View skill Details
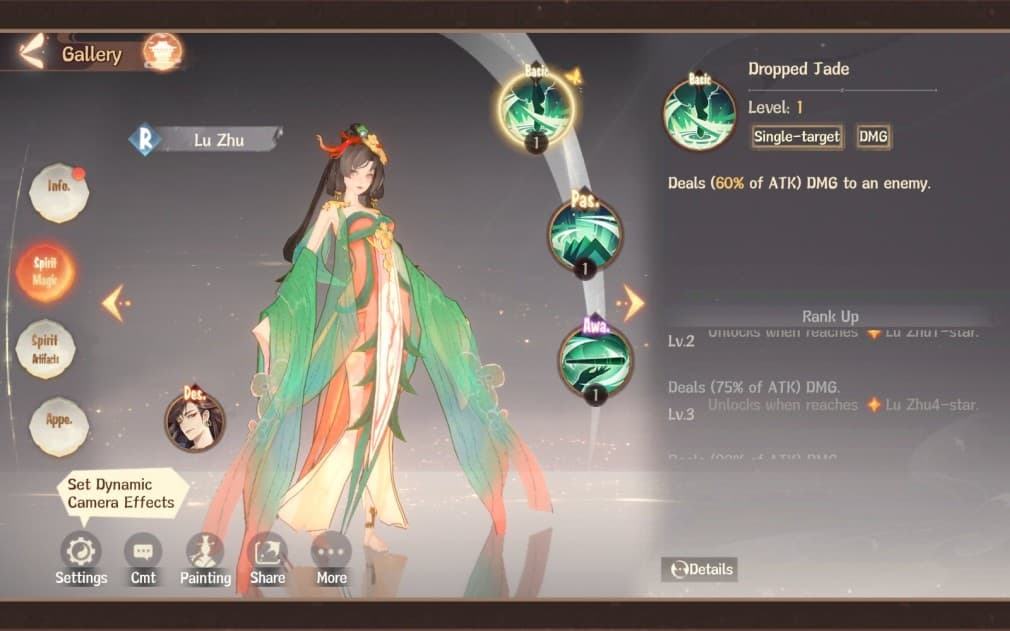Image resolution: width=1010 pixels, height=631 pixels. tap(700, 569)
